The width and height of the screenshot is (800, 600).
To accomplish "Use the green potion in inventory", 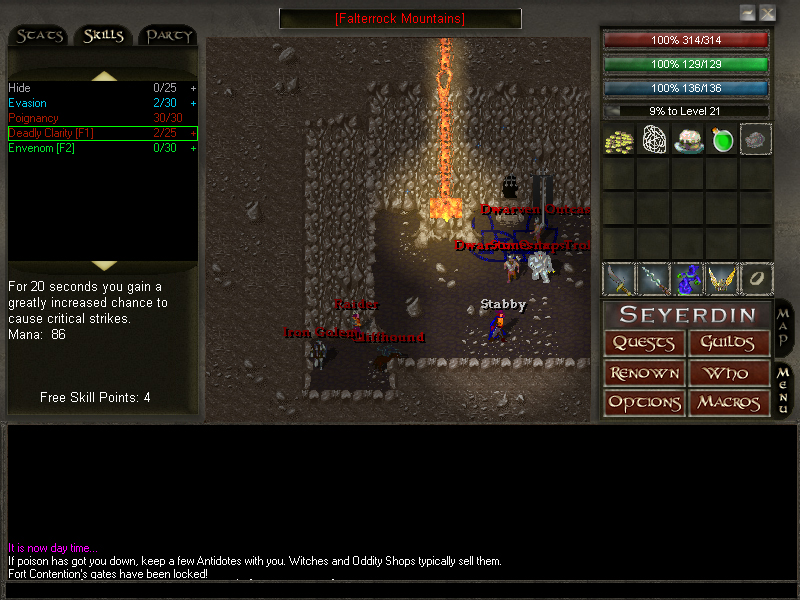I will point(721,140).
